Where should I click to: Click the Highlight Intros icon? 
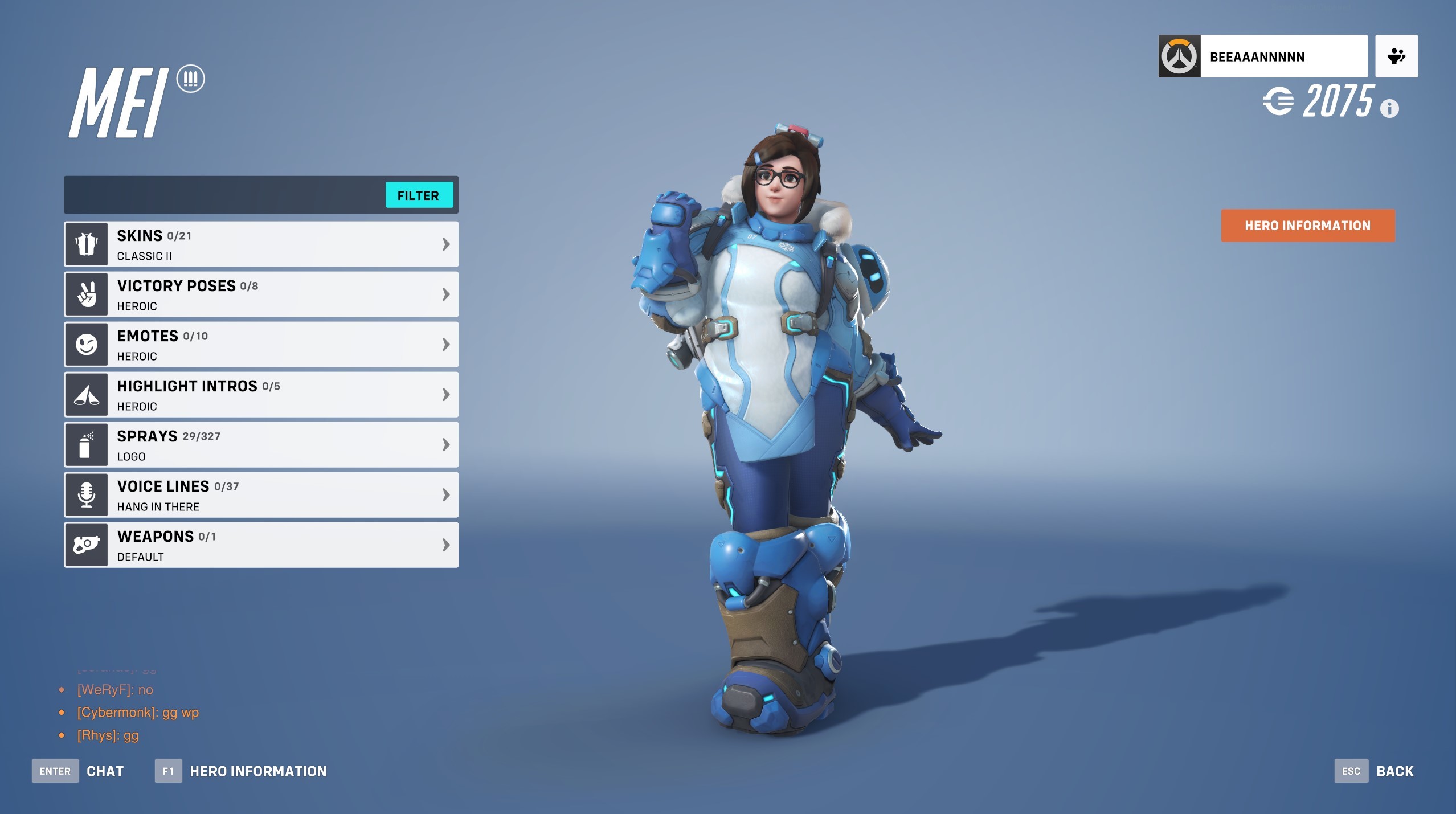pyautogui.click(x=86, y=394)
